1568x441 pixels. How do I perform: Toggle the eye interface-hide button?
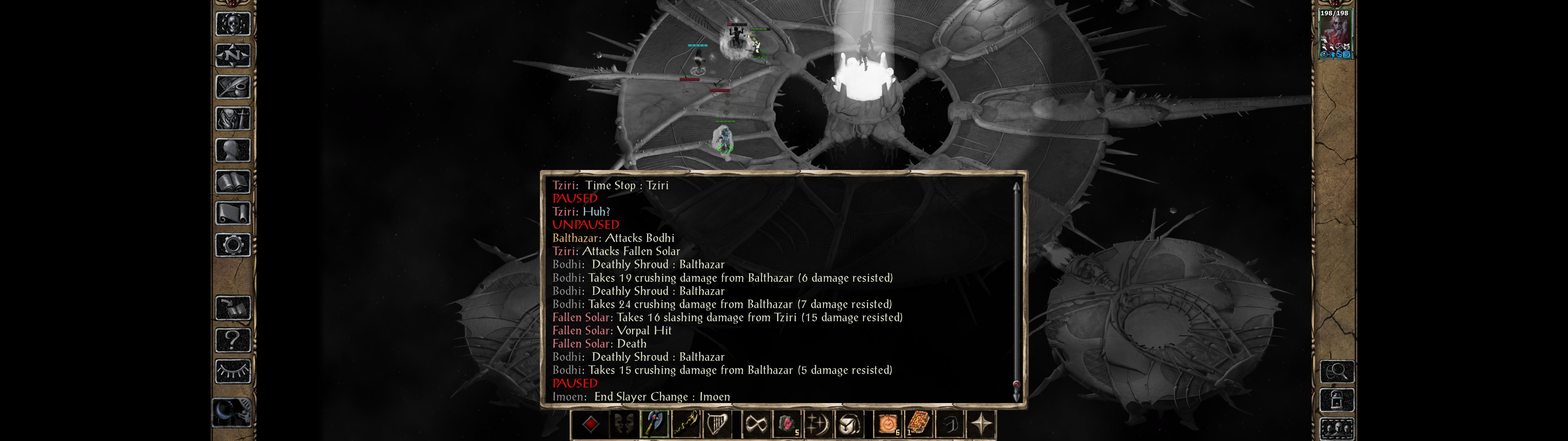233,370
